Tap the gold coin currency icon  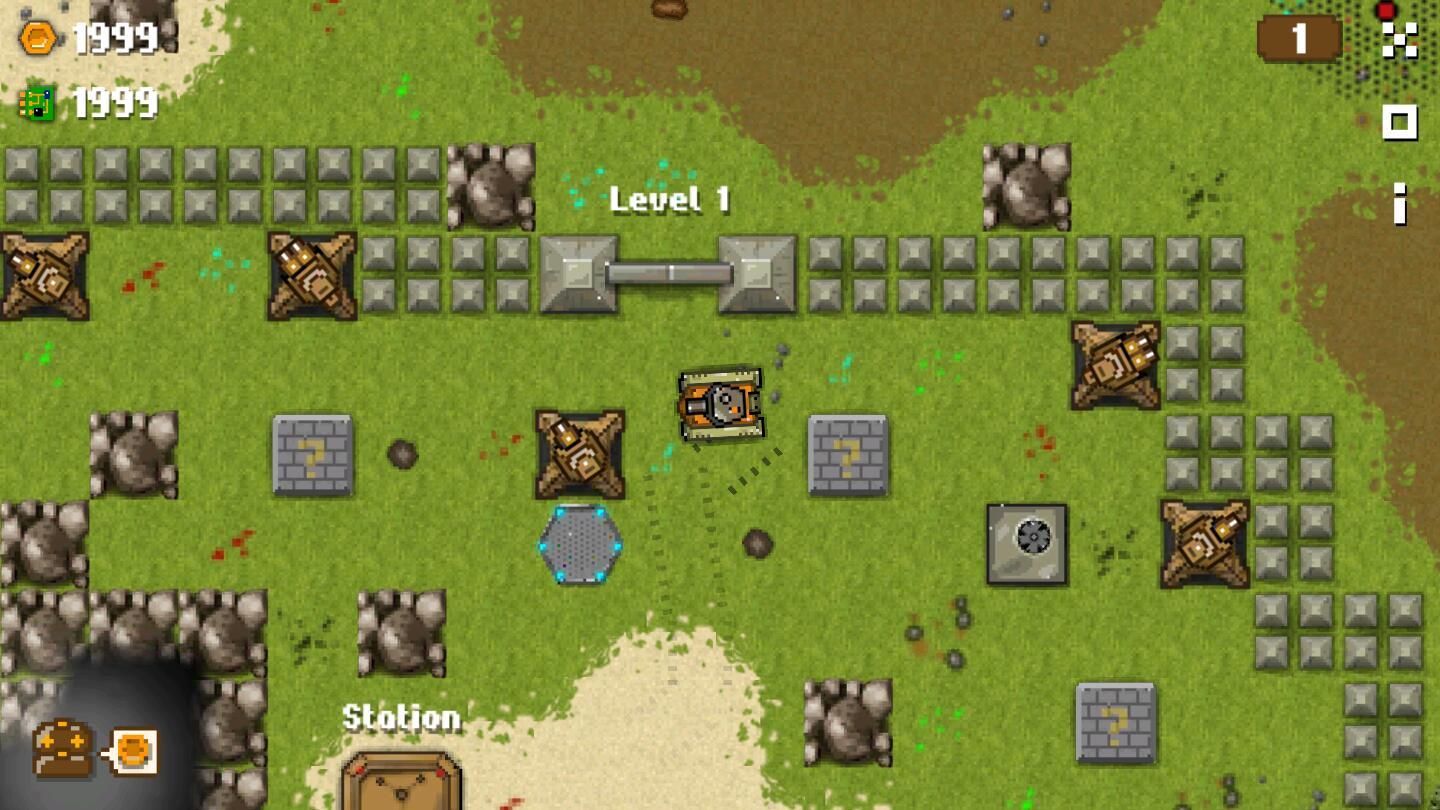pyautogui.click(x=36, y=36)
